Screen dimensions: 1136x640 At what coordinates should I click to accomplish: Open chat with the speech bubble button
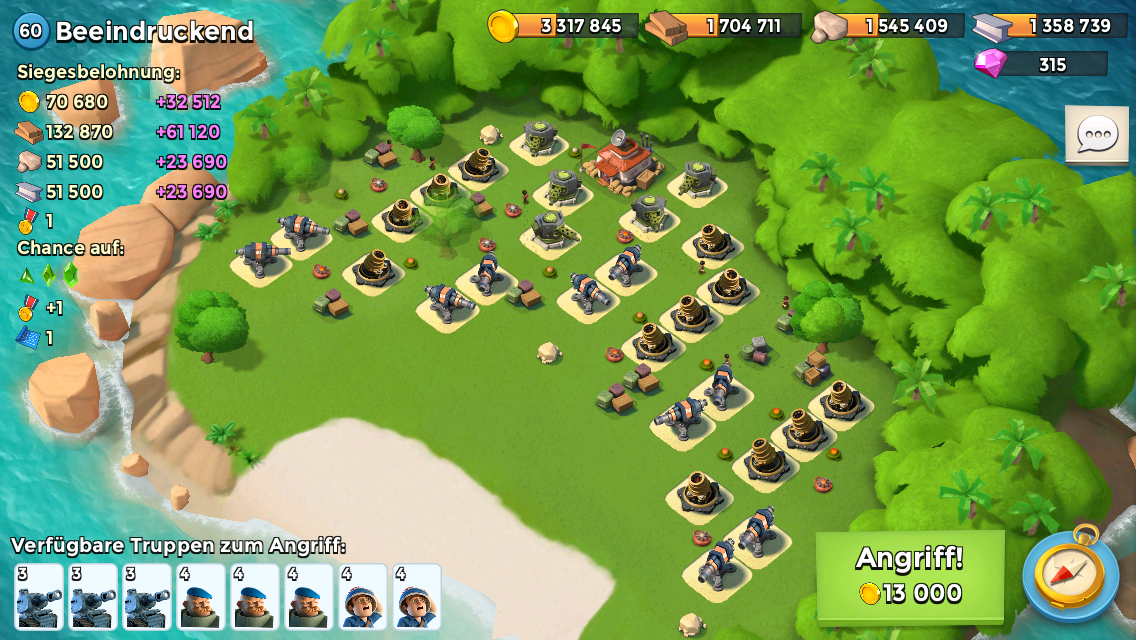coord(1096,134)
